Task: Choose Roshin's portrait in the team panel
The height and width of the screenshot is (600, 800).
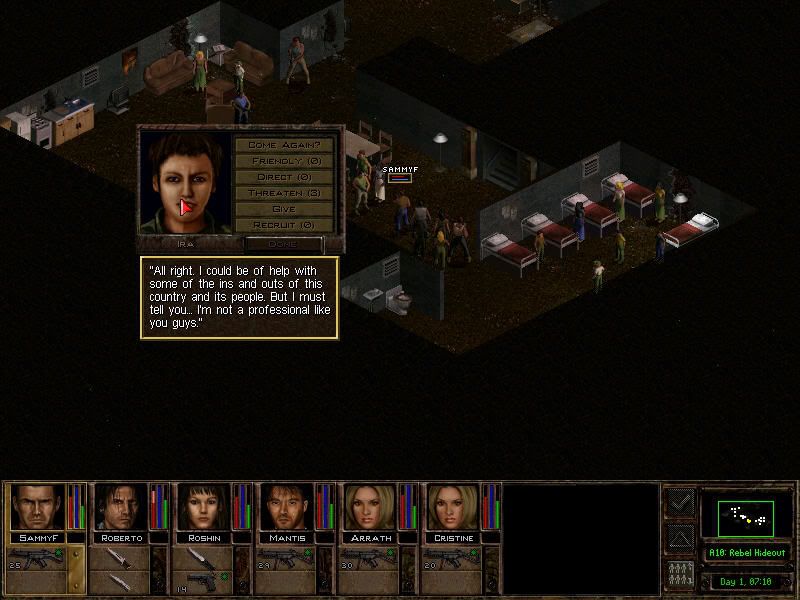Action: (204, 506)
